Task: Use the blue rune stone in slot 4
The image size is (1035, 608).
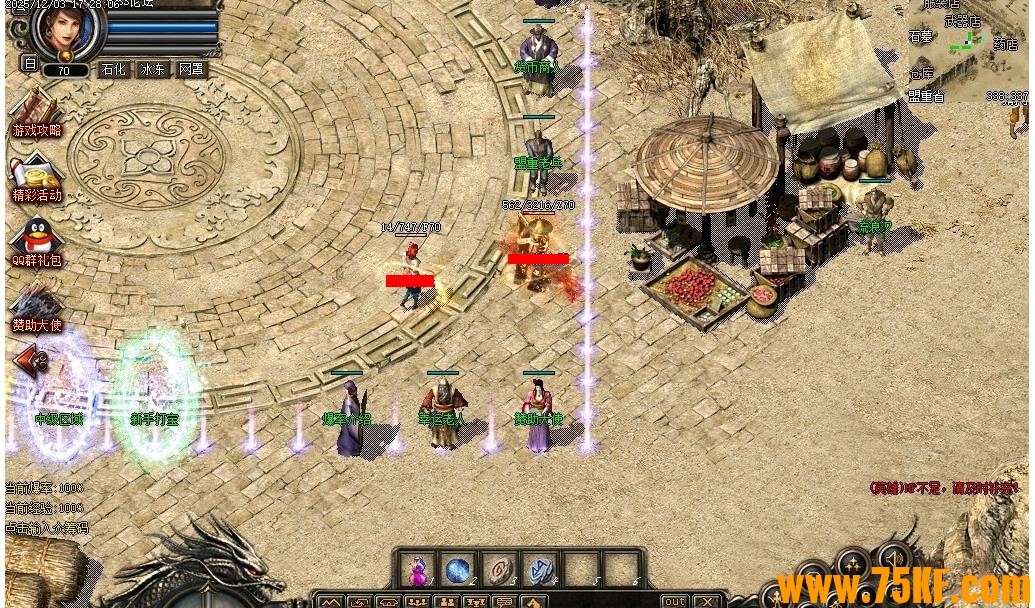Action: click(x=540, y=570)
